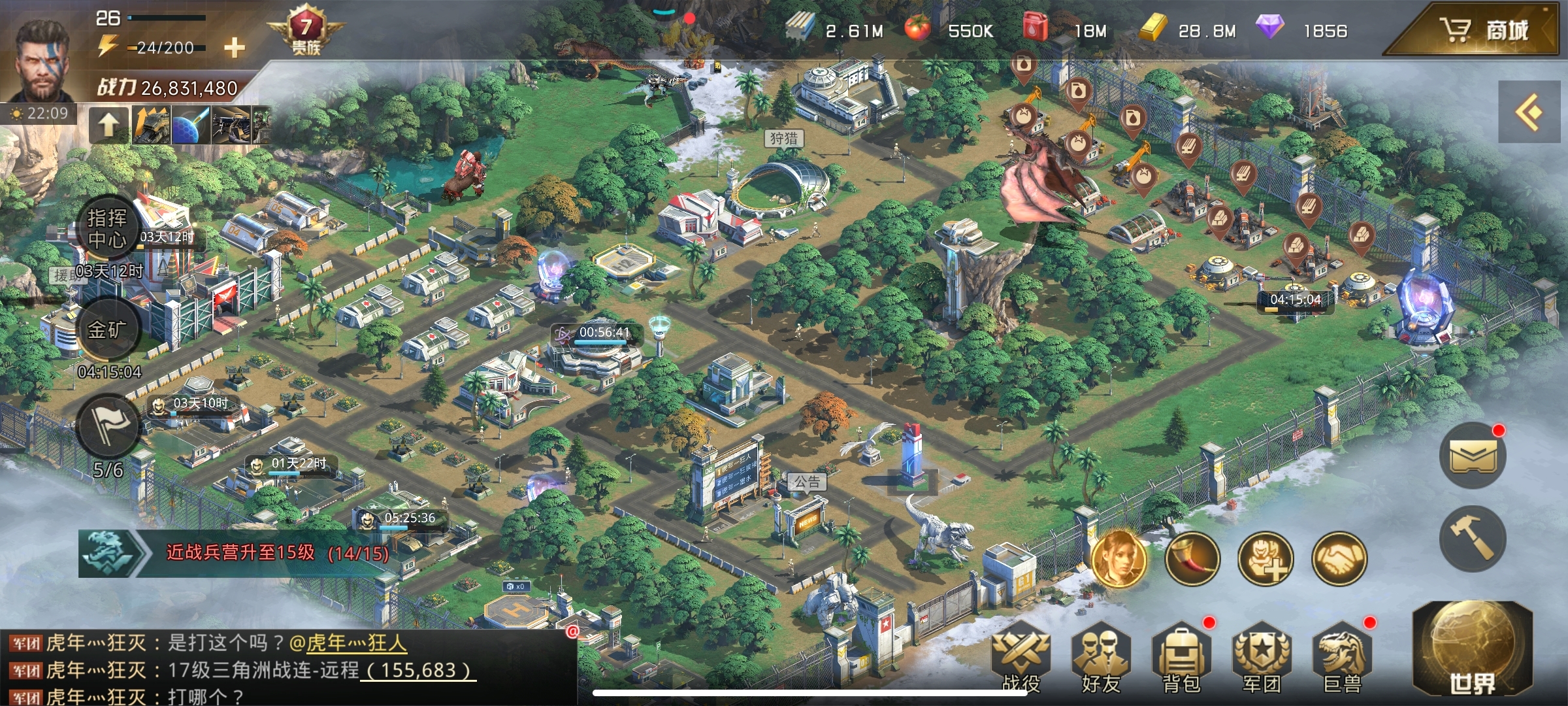Collapse the right side panel arrow
Image resolution: width=1568 pixels, height=706 pixels.
[x=1529, y=112]
